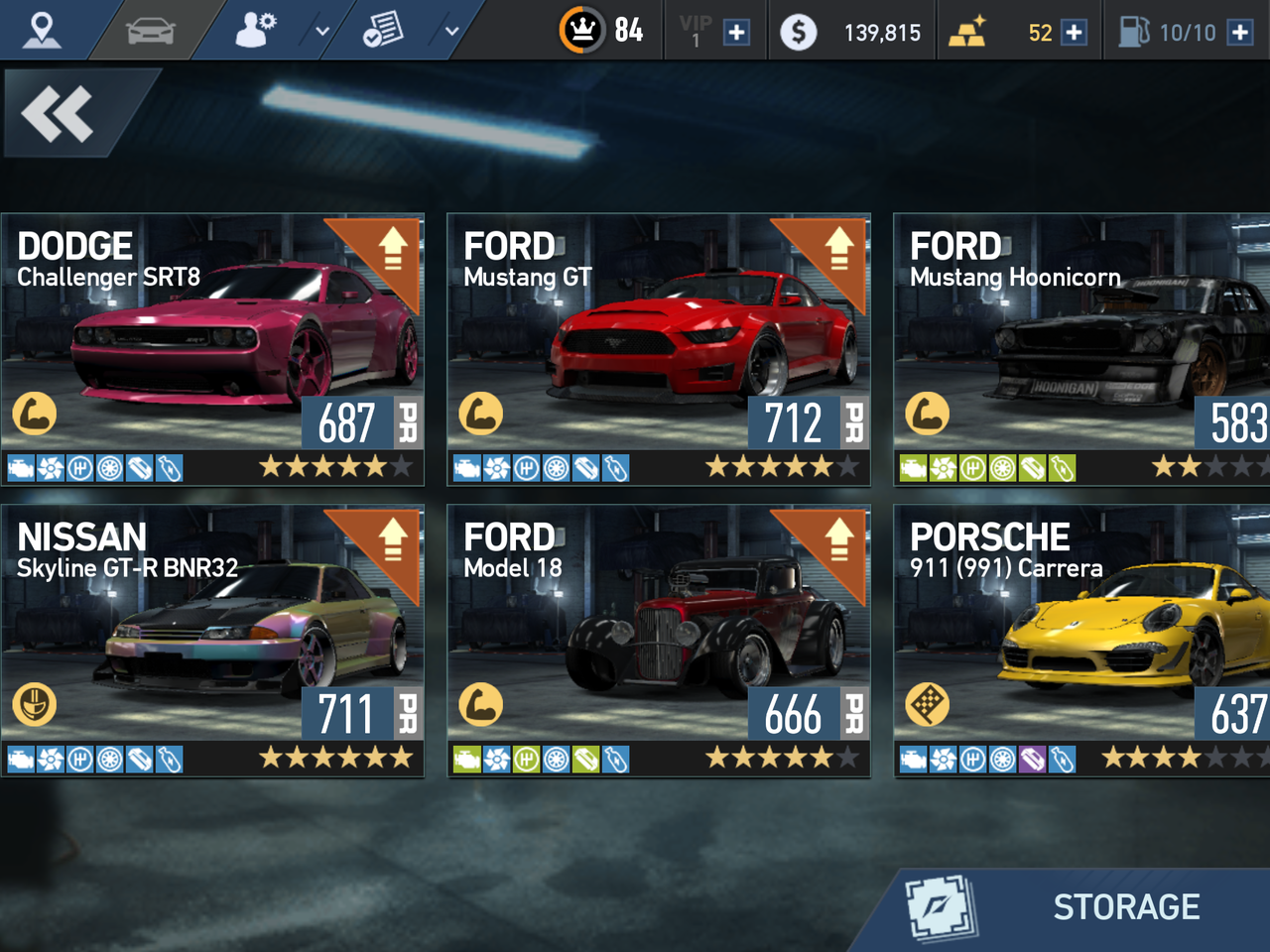The width and height of the screenshot is (1270, 952).
Task: Select the Porsche 911 Carrera card
Action: point(1081,641)
